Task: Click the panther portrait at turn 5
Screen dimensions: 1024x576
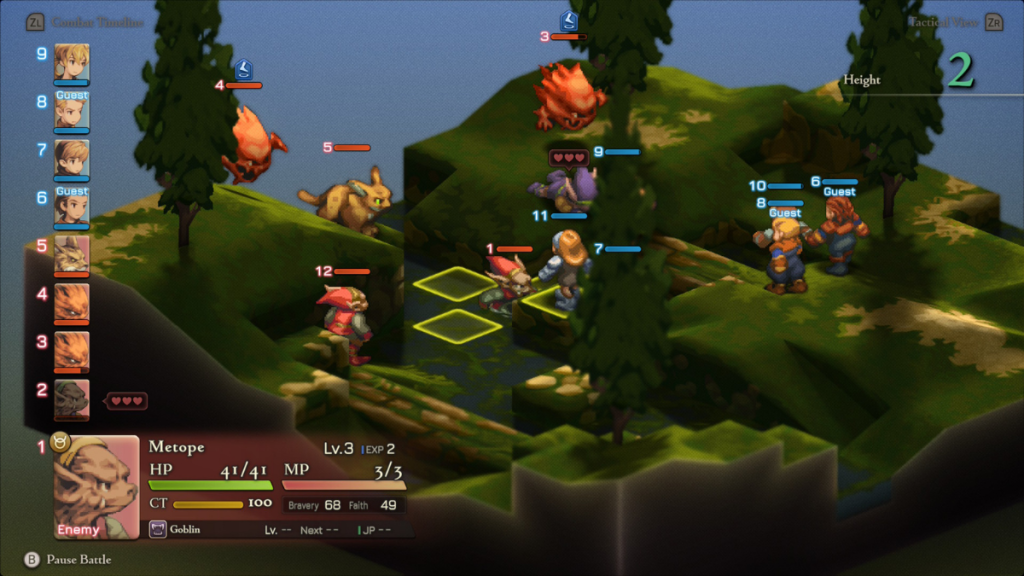Action: click(71, 255)
